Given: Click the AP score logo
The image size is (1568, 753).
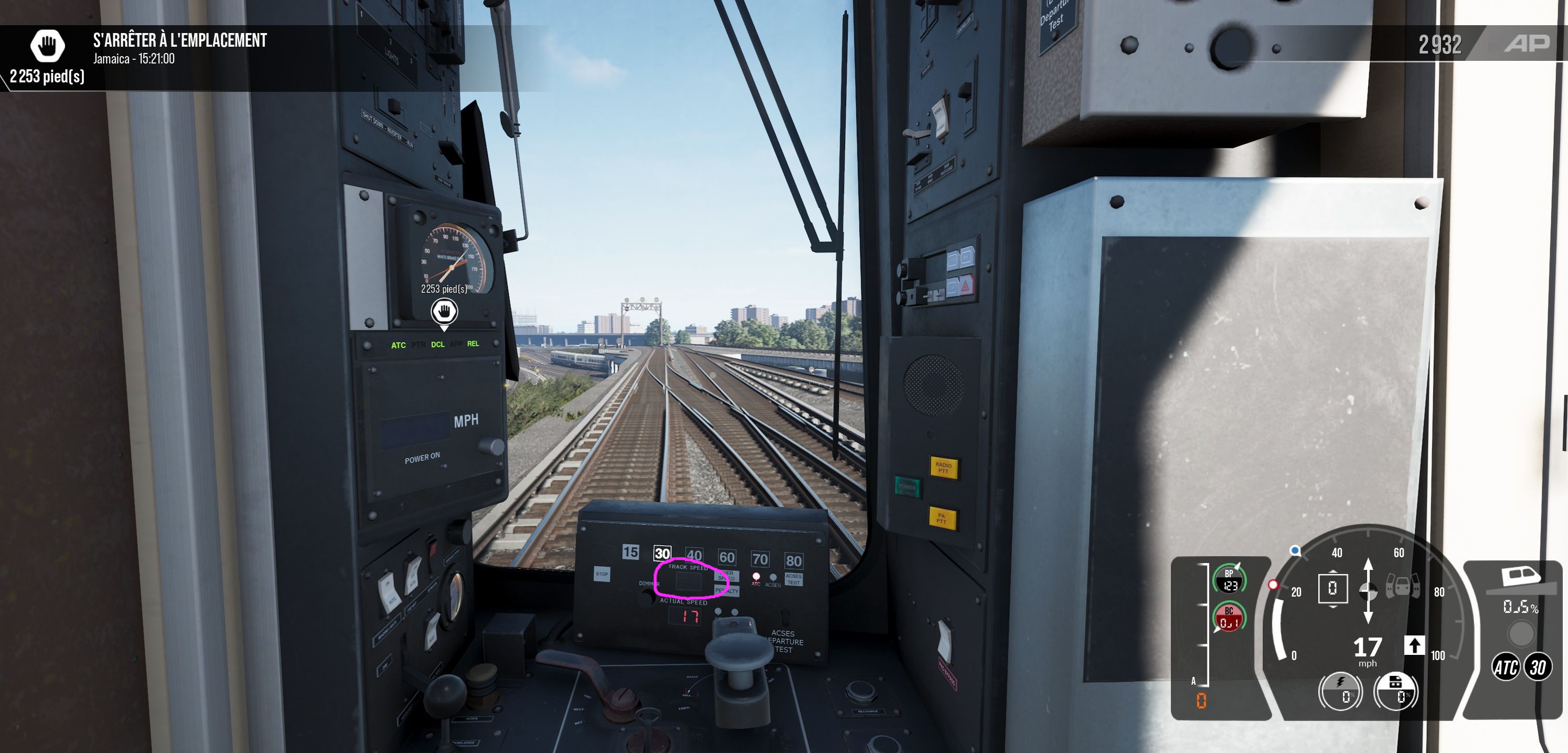Looking at the screenshot, I should (1527, 44).
